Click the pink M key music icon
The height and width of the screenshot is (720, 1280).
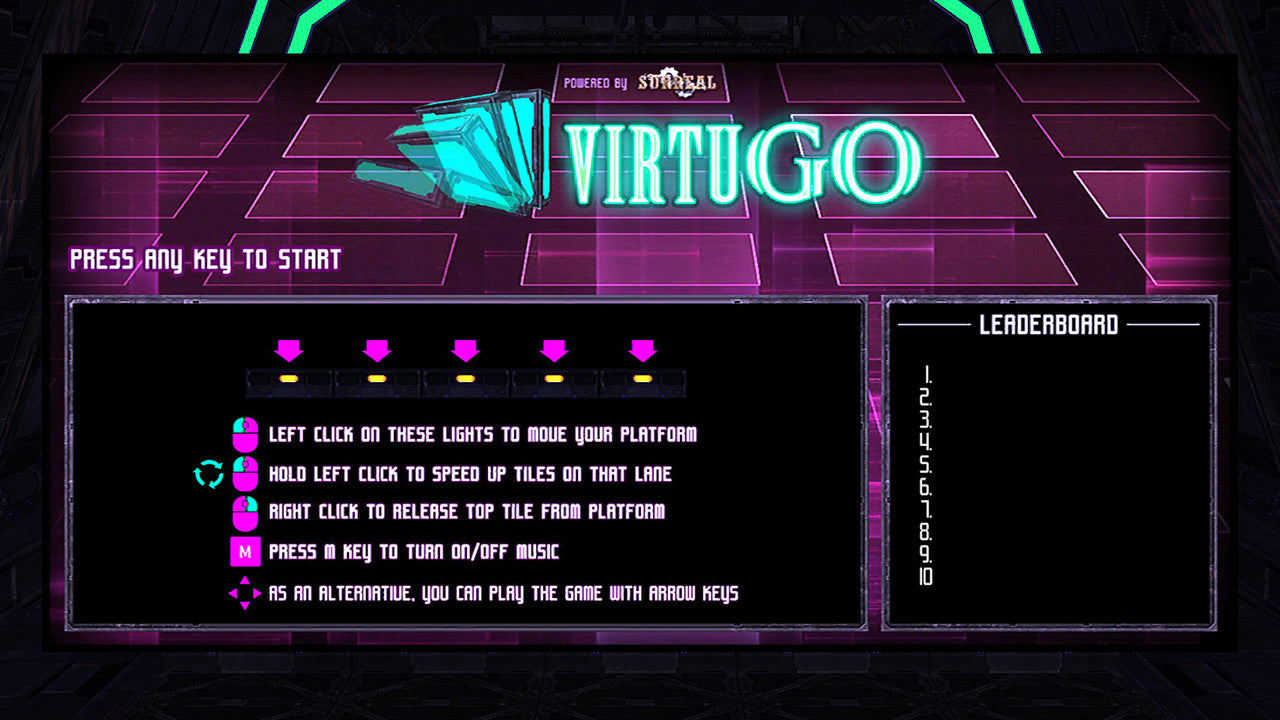click(246, 551)
